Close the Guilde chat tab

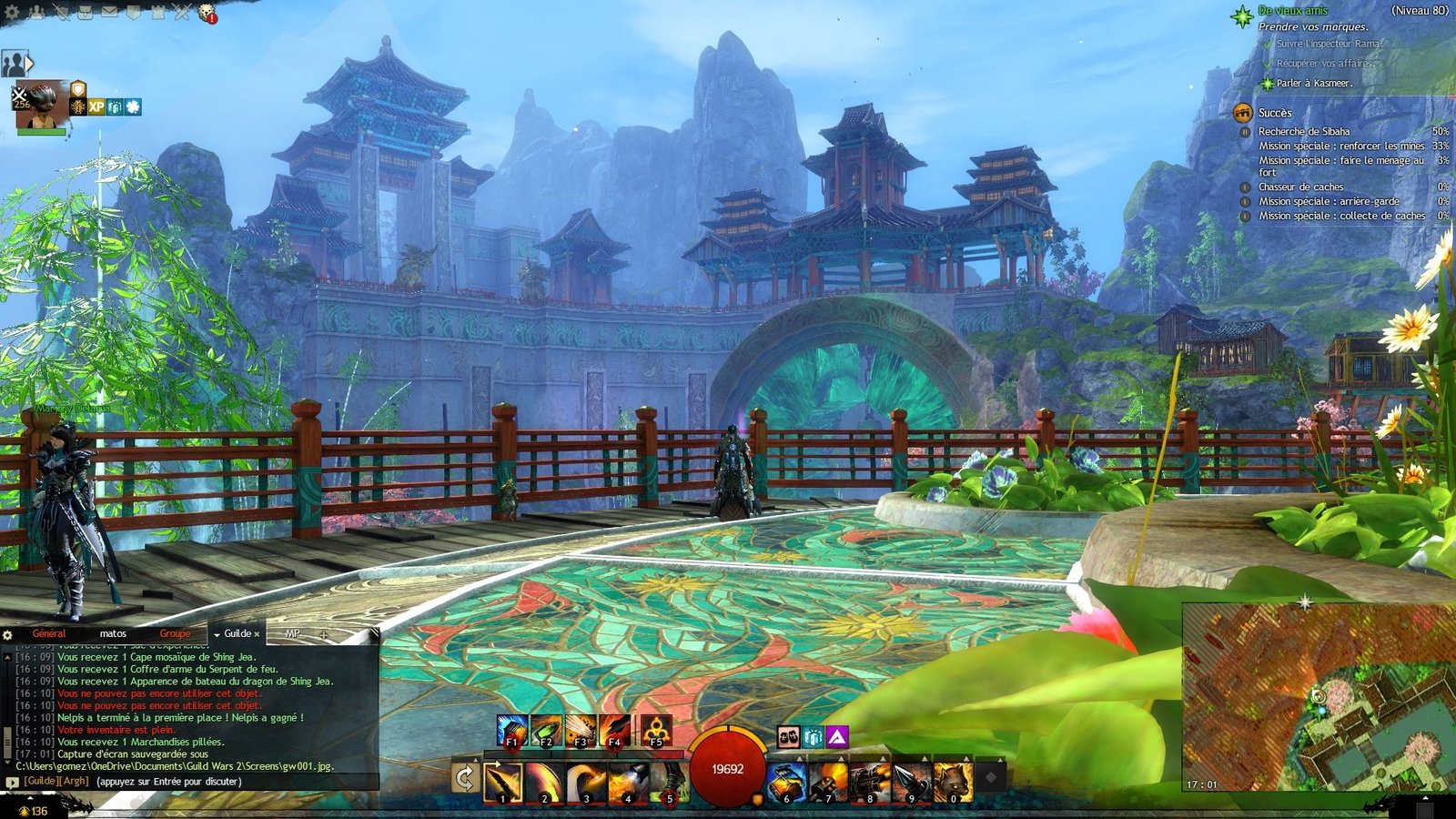coord(257,634)
